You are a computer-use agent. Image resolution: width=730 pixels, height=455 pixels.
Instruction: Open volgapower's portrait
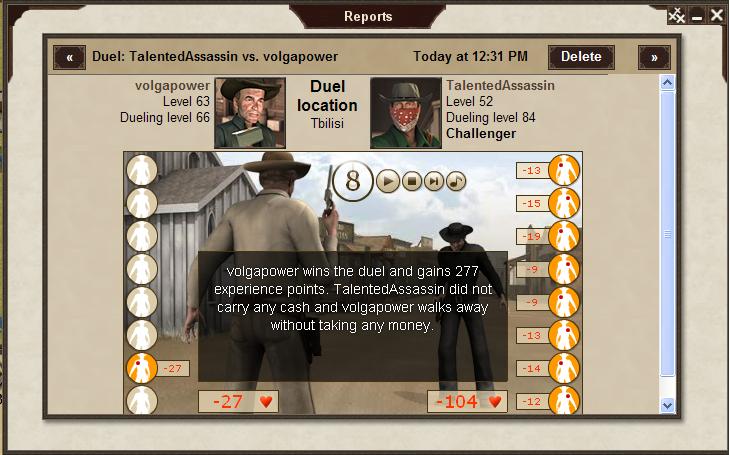250,113
